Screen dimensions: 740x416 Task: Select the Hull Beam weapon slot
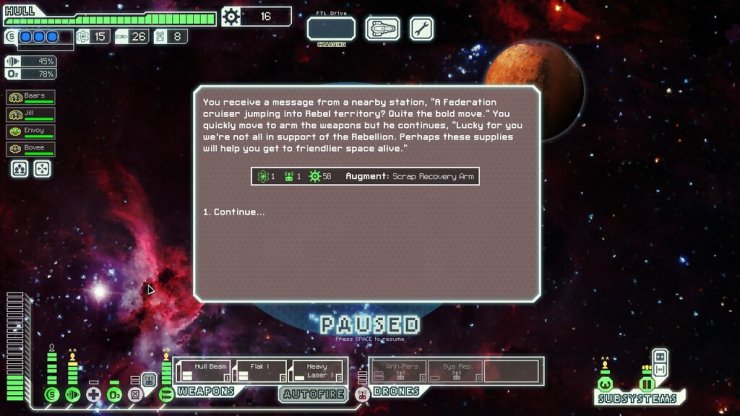tap(203, 372)
